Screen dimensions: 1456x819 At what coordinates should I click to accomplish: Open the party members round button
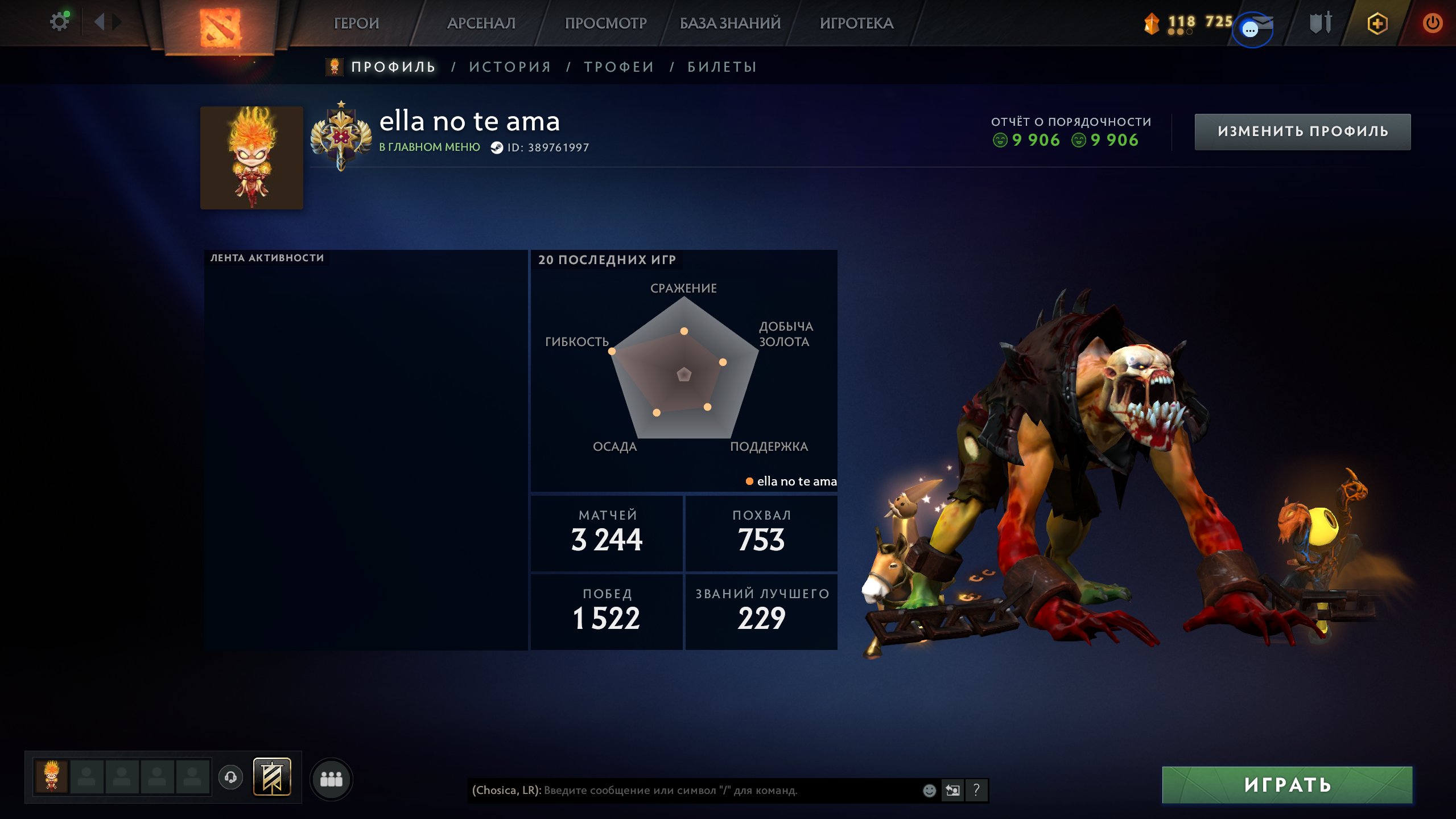click(x=331, y=779)
